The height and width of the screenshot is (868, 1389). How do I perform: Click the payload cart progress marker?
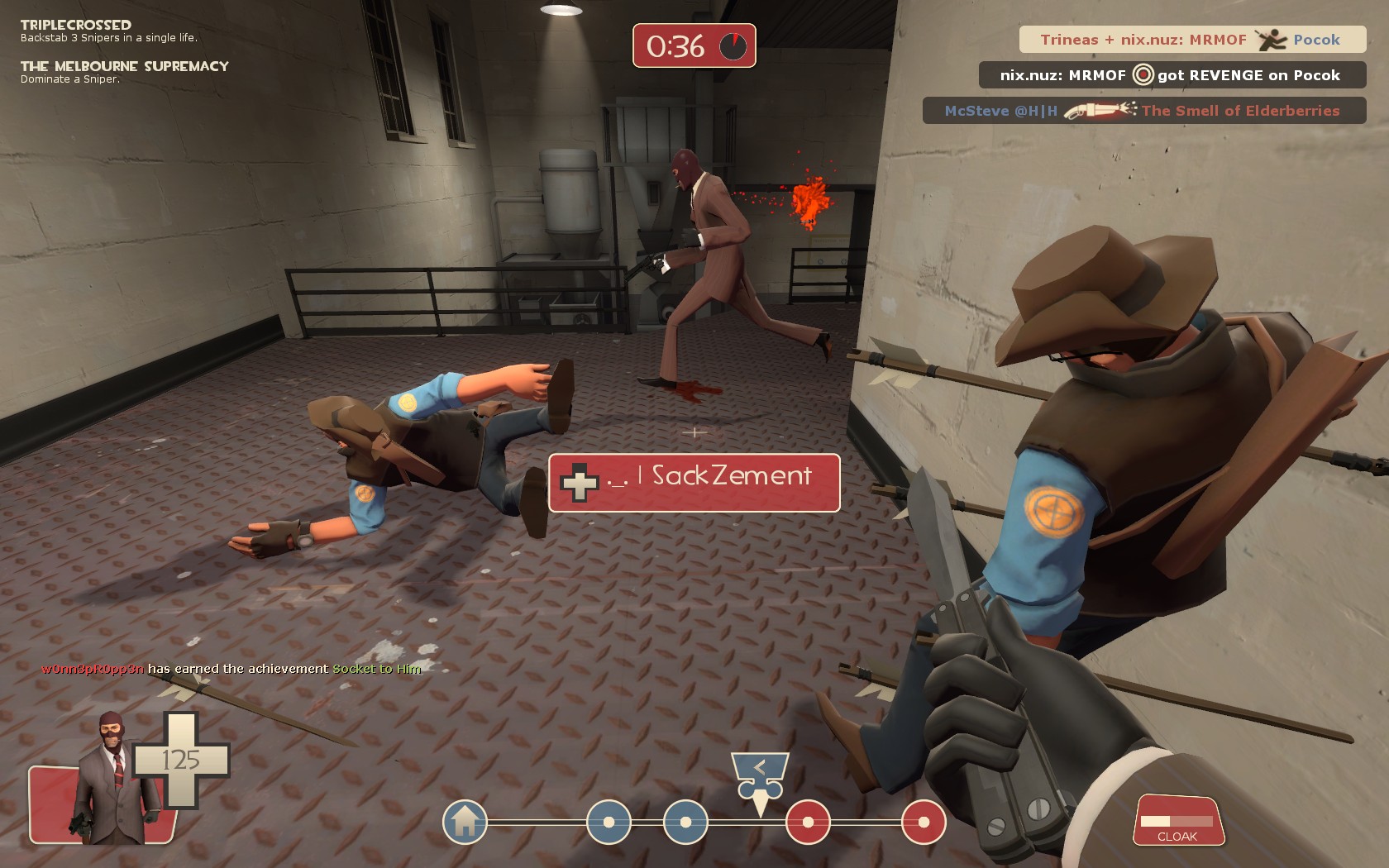(760, 781)
